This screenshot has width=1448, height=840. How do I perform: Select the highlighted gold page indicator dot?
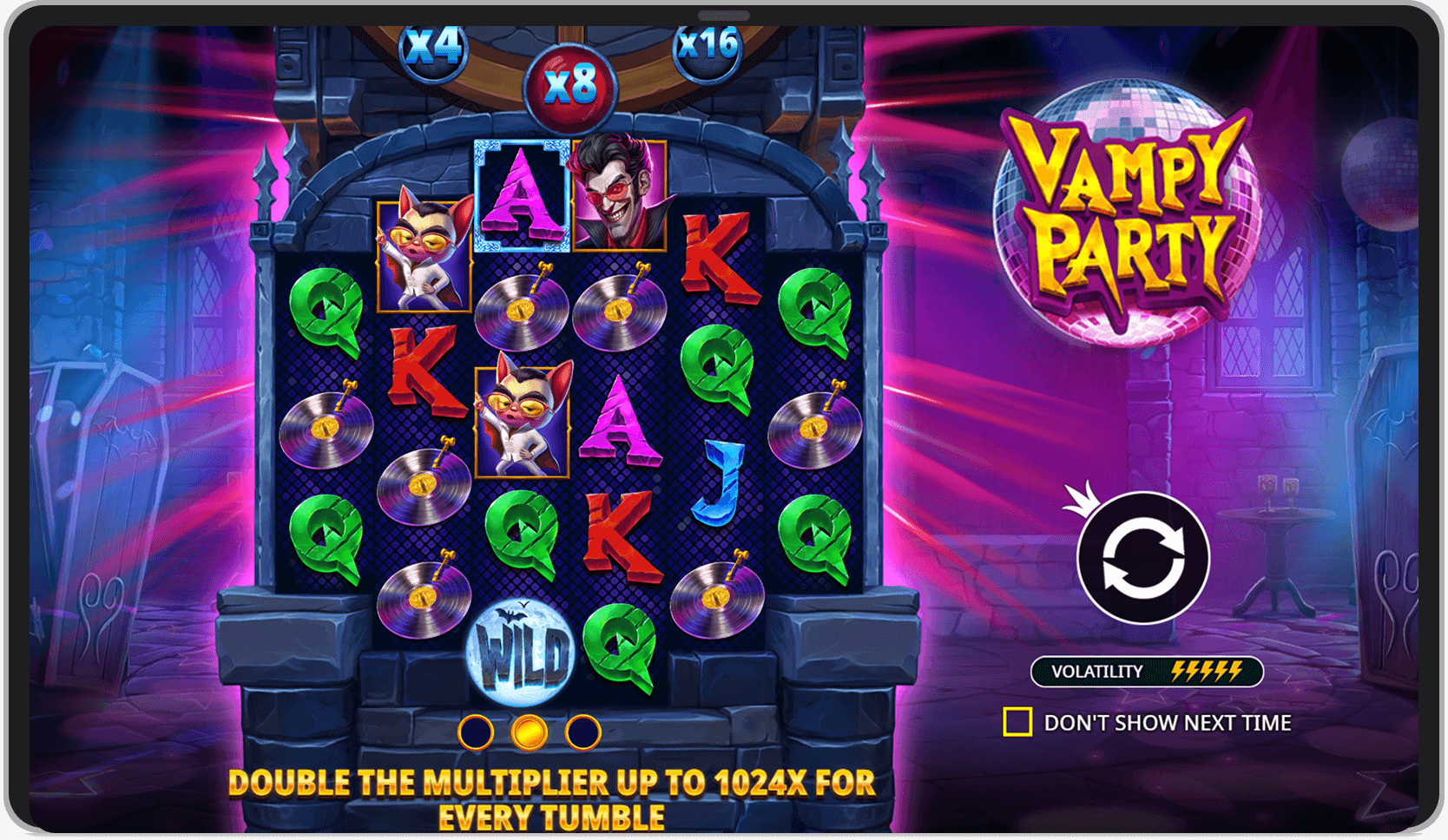click(x=530, y=732)
